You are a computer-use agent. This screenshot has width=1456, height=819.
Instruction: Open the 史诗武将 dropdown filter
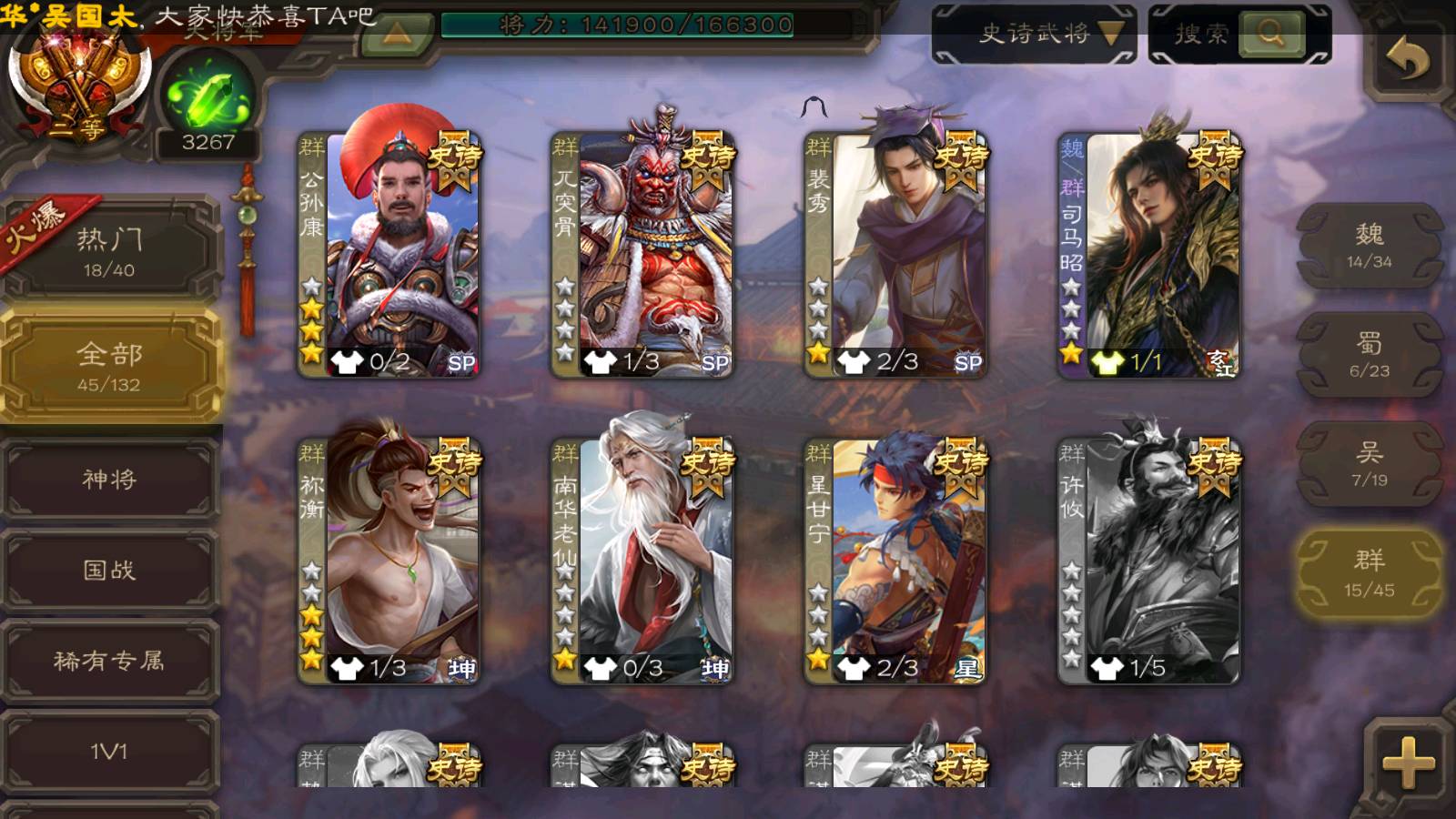tap(1035, 35)
